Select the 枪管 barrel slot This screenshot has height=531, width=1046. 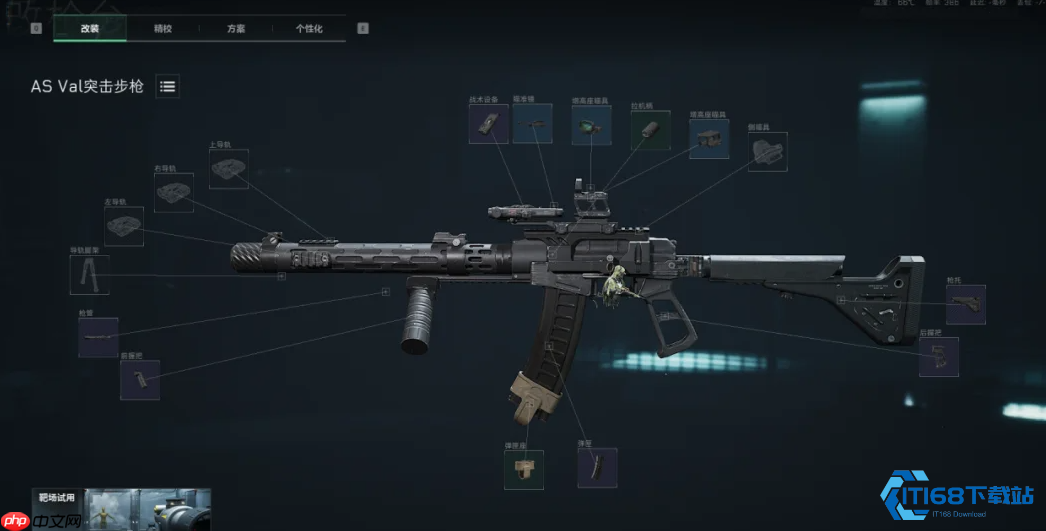pyautogui.click(x=98, y=338)
